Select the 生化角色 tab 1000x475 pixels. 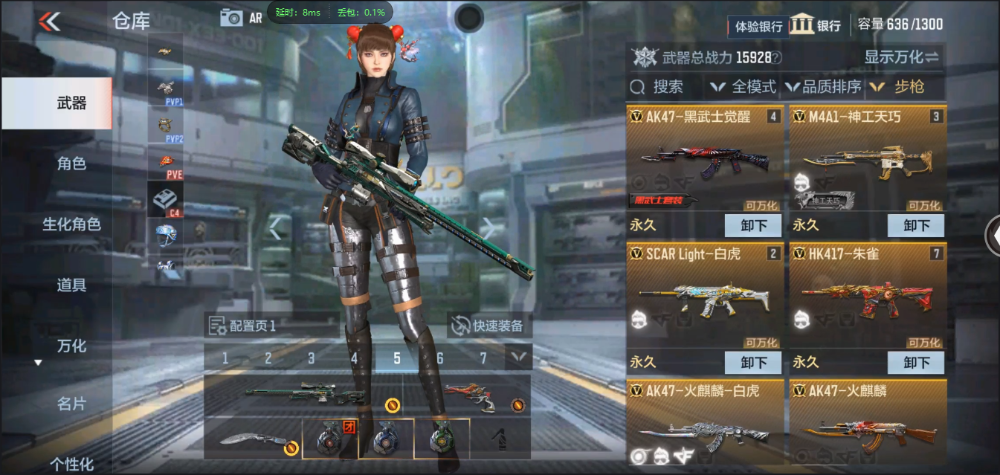pos(71,225)
